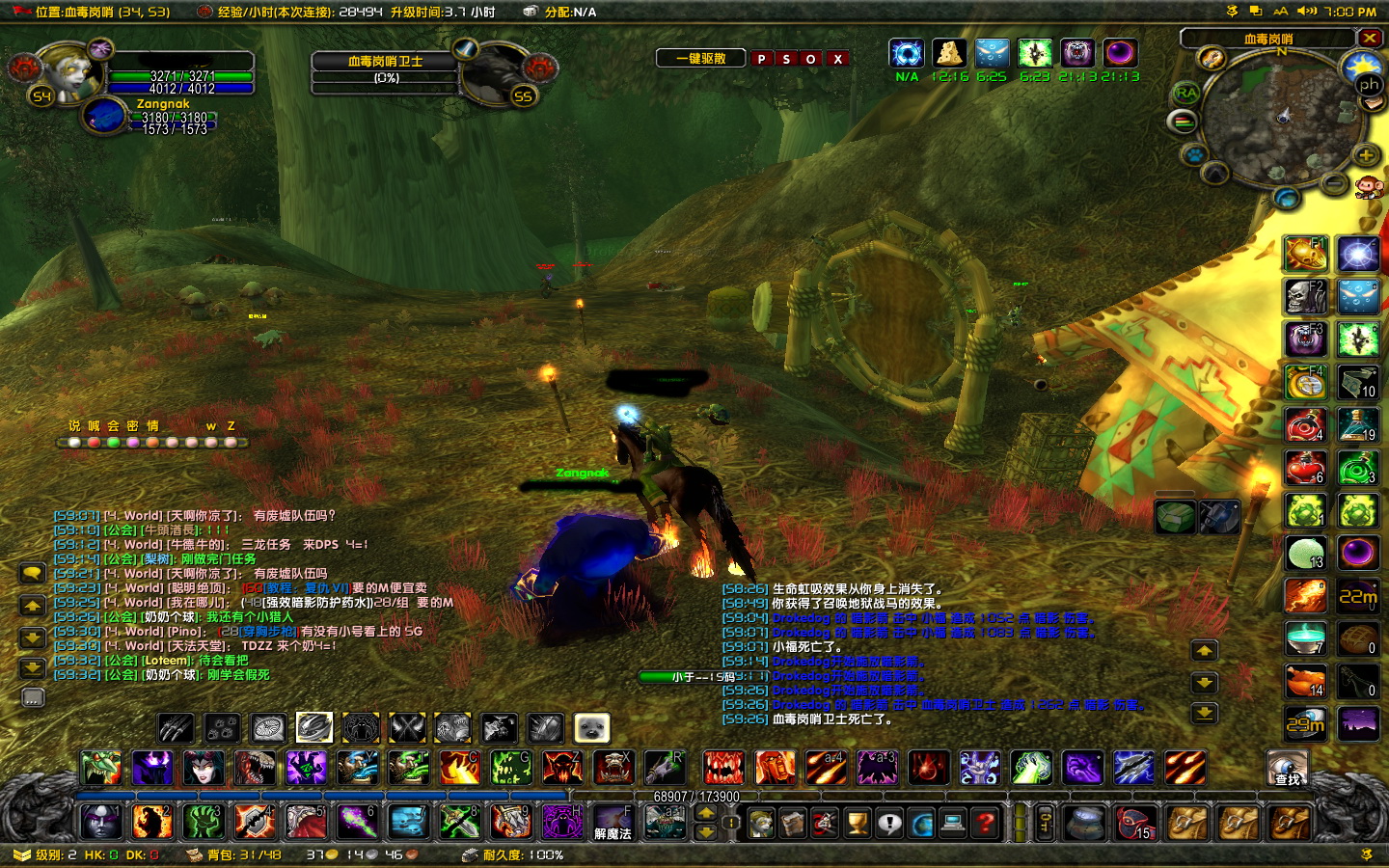Click the RA round minimap button

coord(1185,94)
